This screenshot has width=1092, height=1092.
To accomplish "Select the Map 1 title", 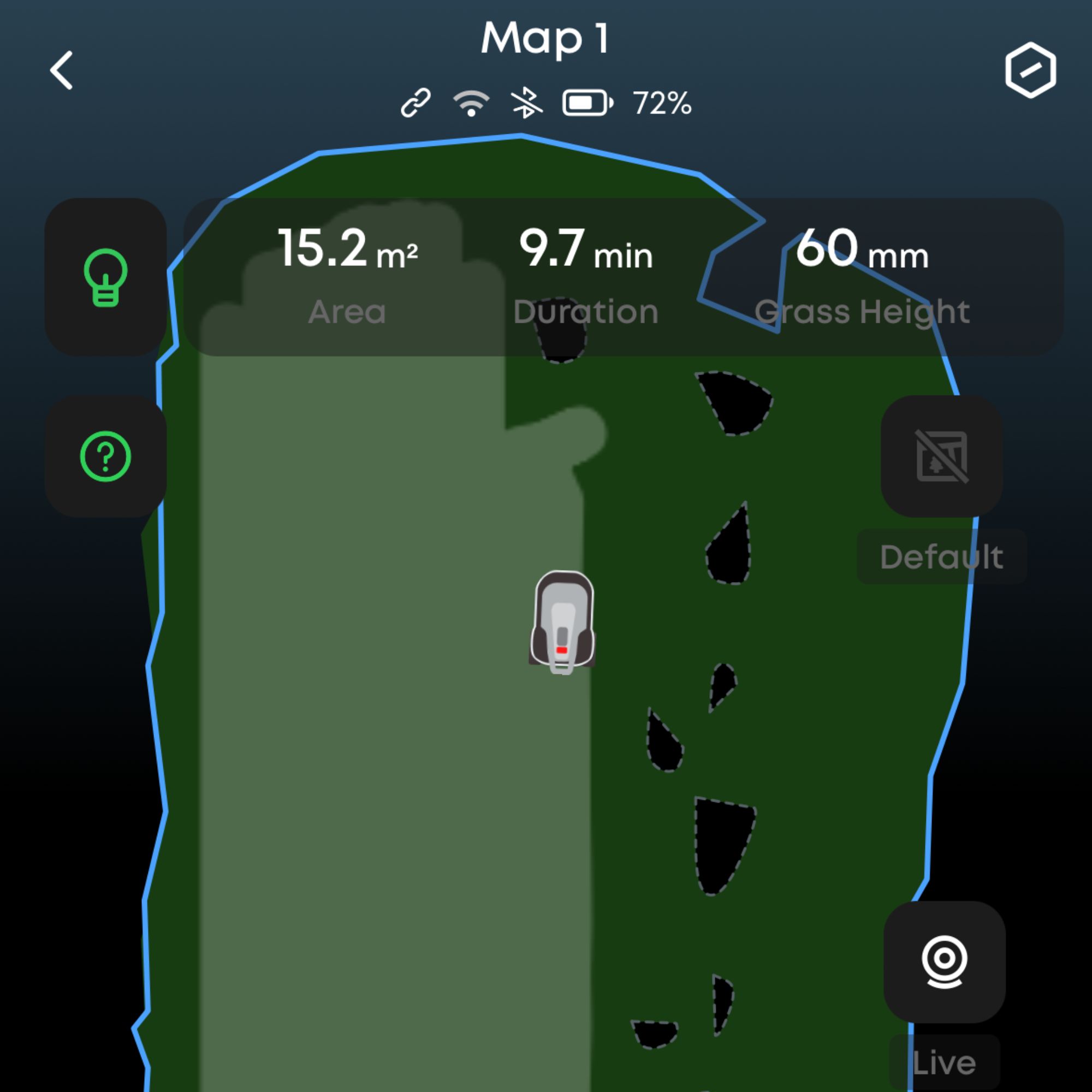I will click(x=544, y=37).
